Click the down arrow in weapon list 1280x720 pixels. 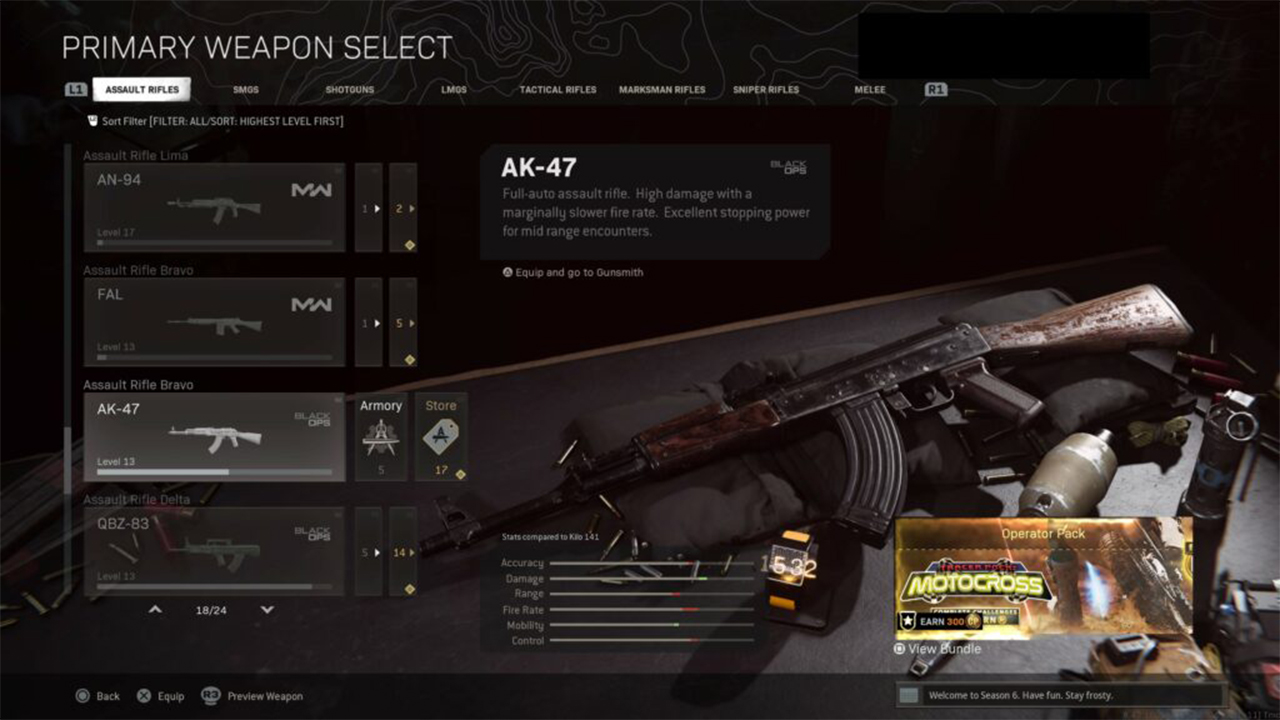267,609
